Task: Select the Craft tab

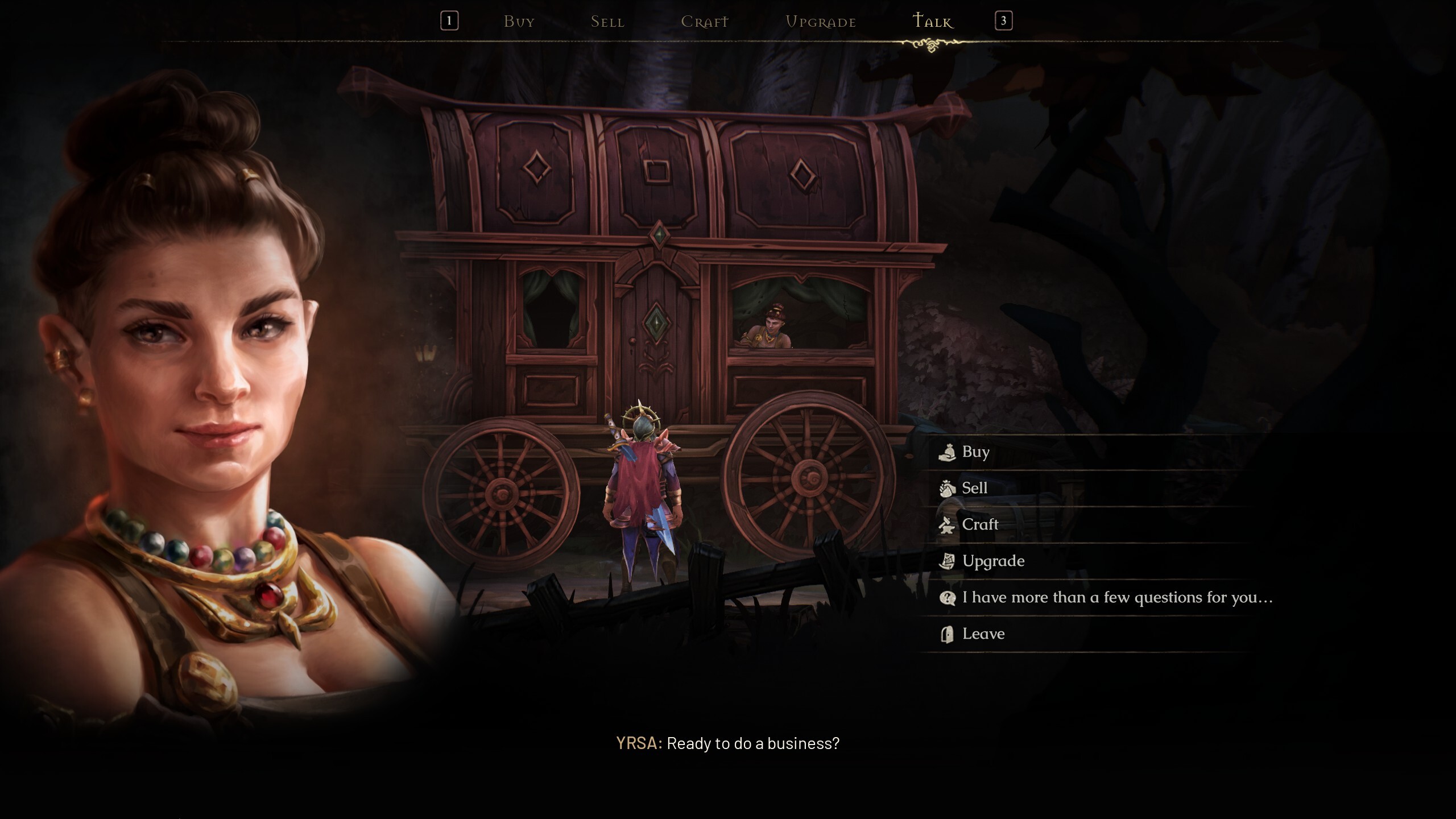Action: point(704,22)
